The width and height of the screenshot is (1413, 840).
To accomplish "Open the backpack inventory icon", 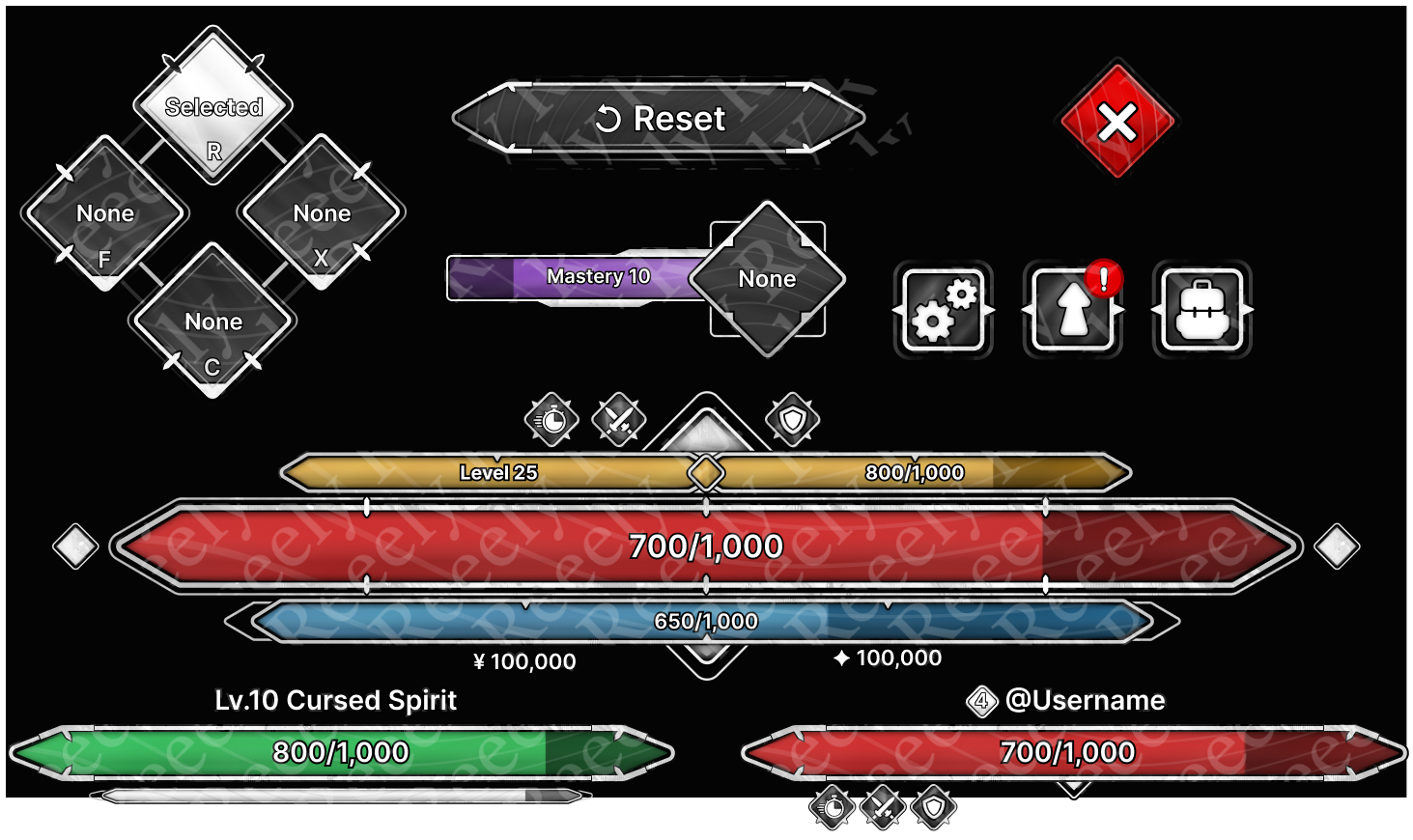I will pyautogui.click(x=1202, y=310).
